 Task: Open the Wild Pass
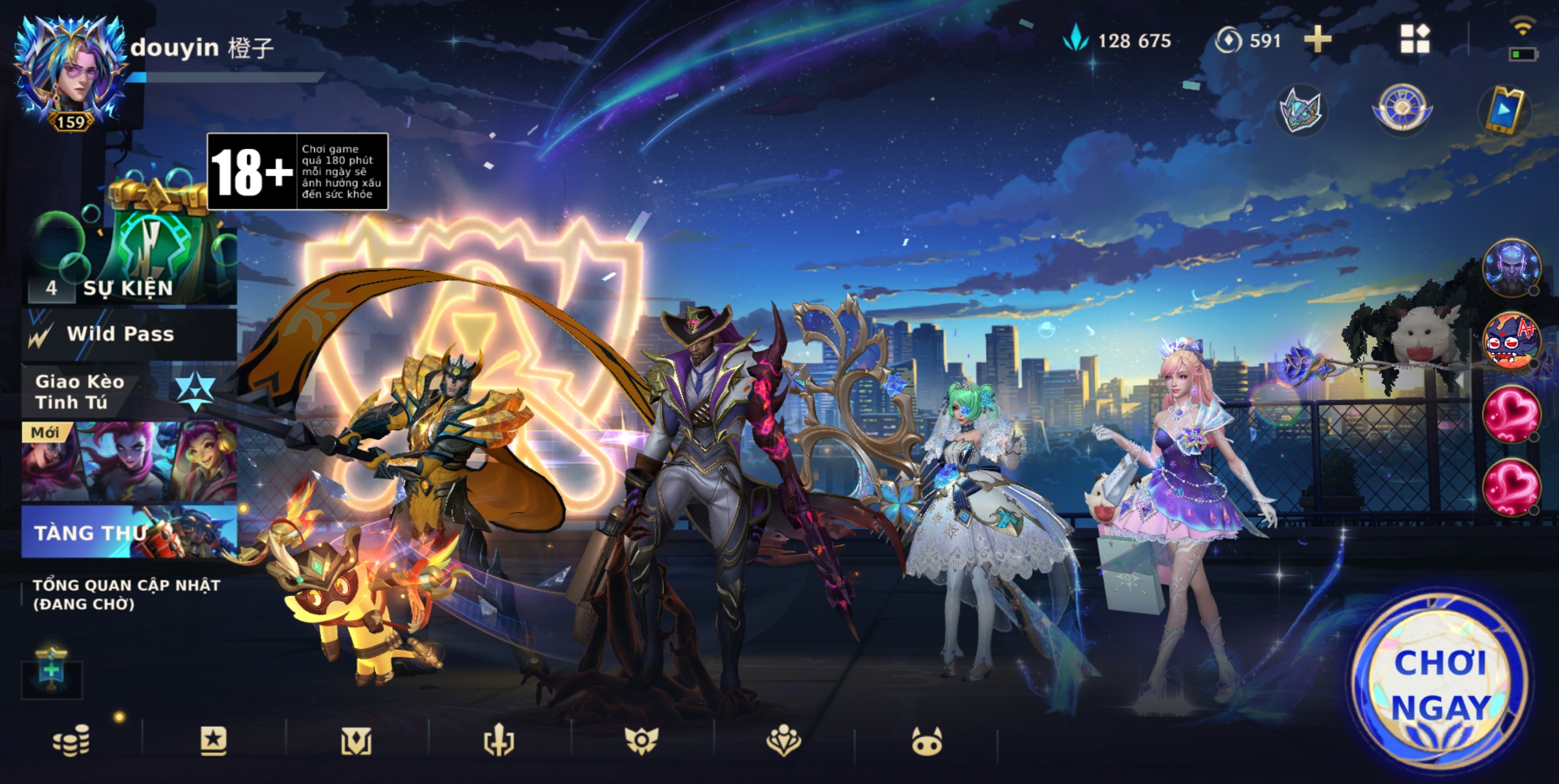click(129, 334)
